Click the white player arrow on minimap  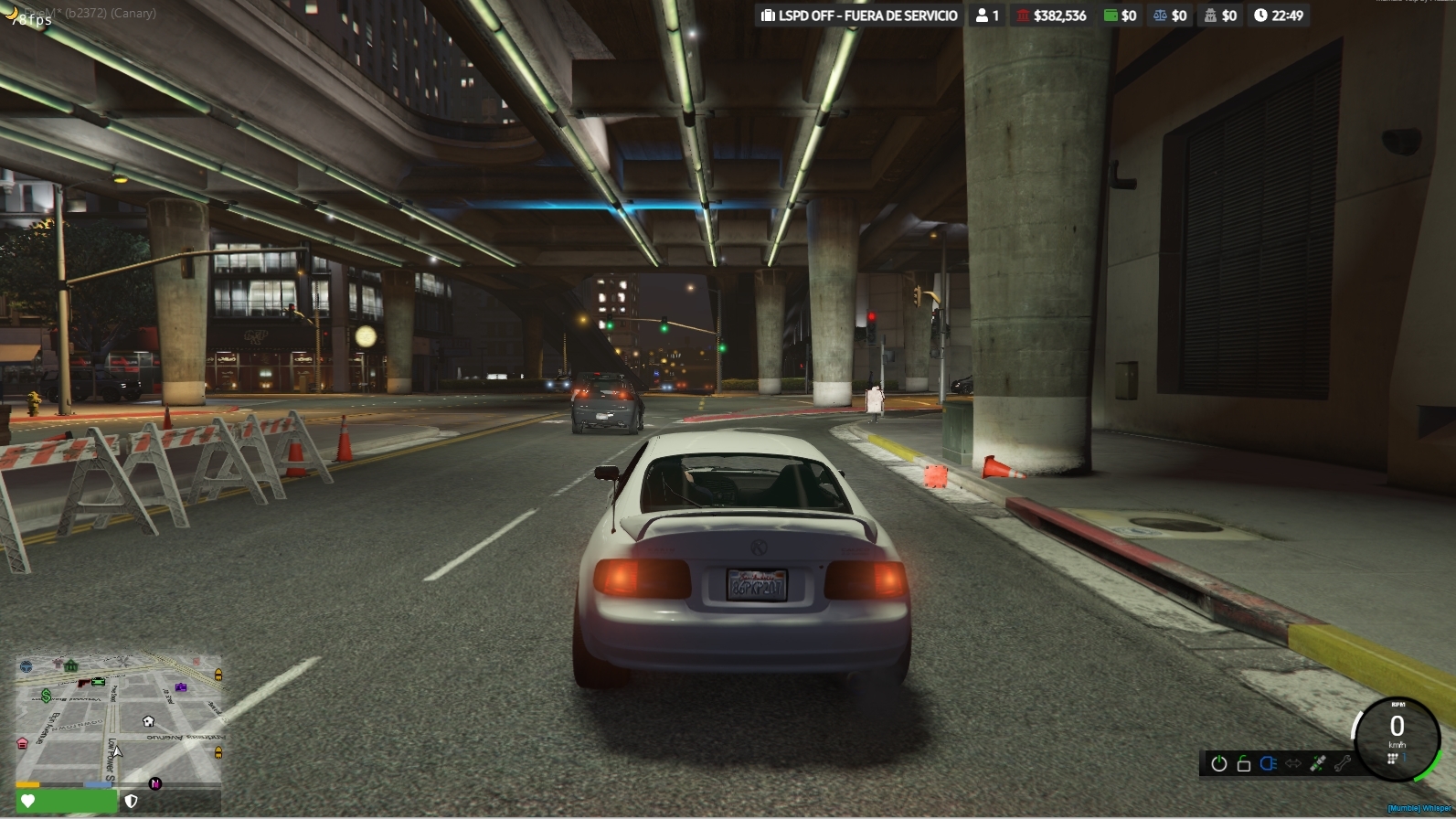click(117, 751)
